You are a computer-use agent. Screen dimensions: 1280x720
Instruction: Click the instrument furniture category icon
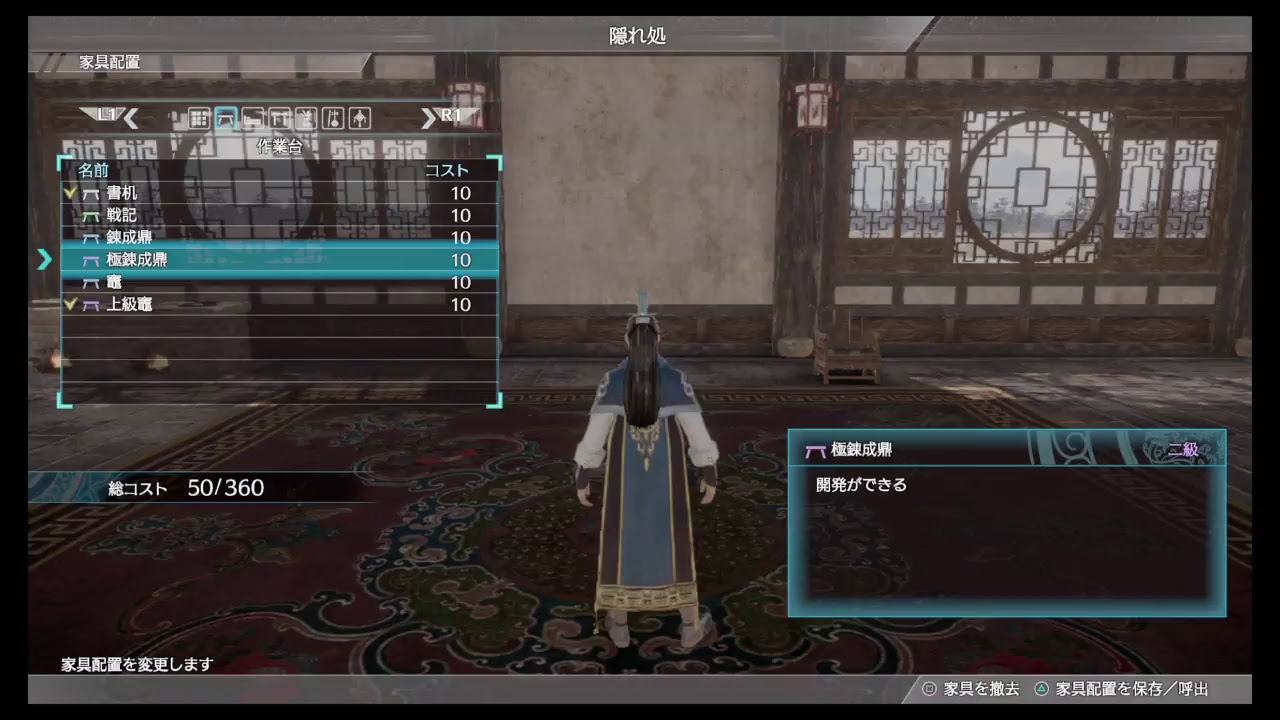pyautogui.click(x=332, y=117)
